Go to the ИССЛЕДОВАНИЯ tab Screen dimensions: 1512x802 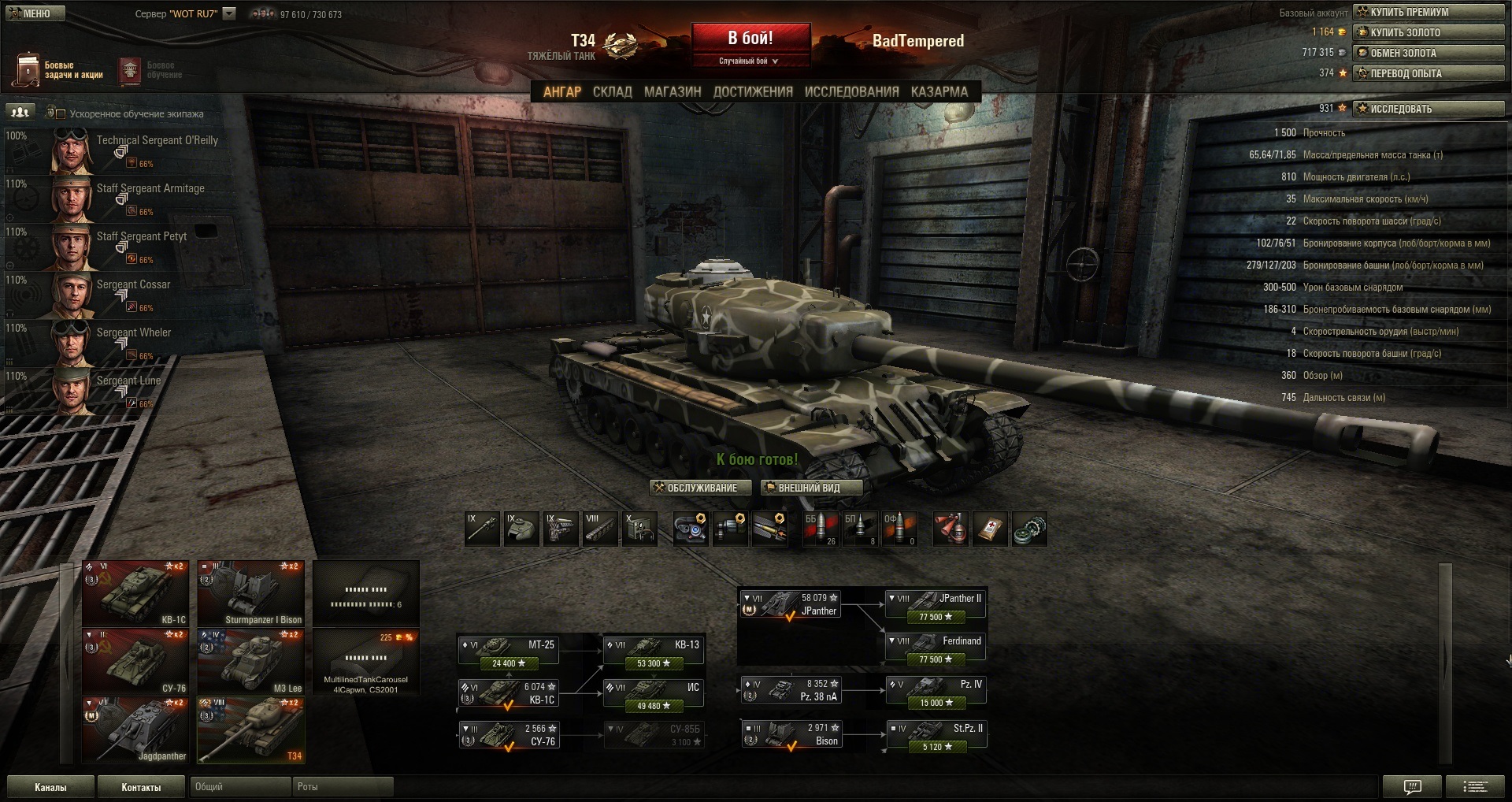coord(851,91)
